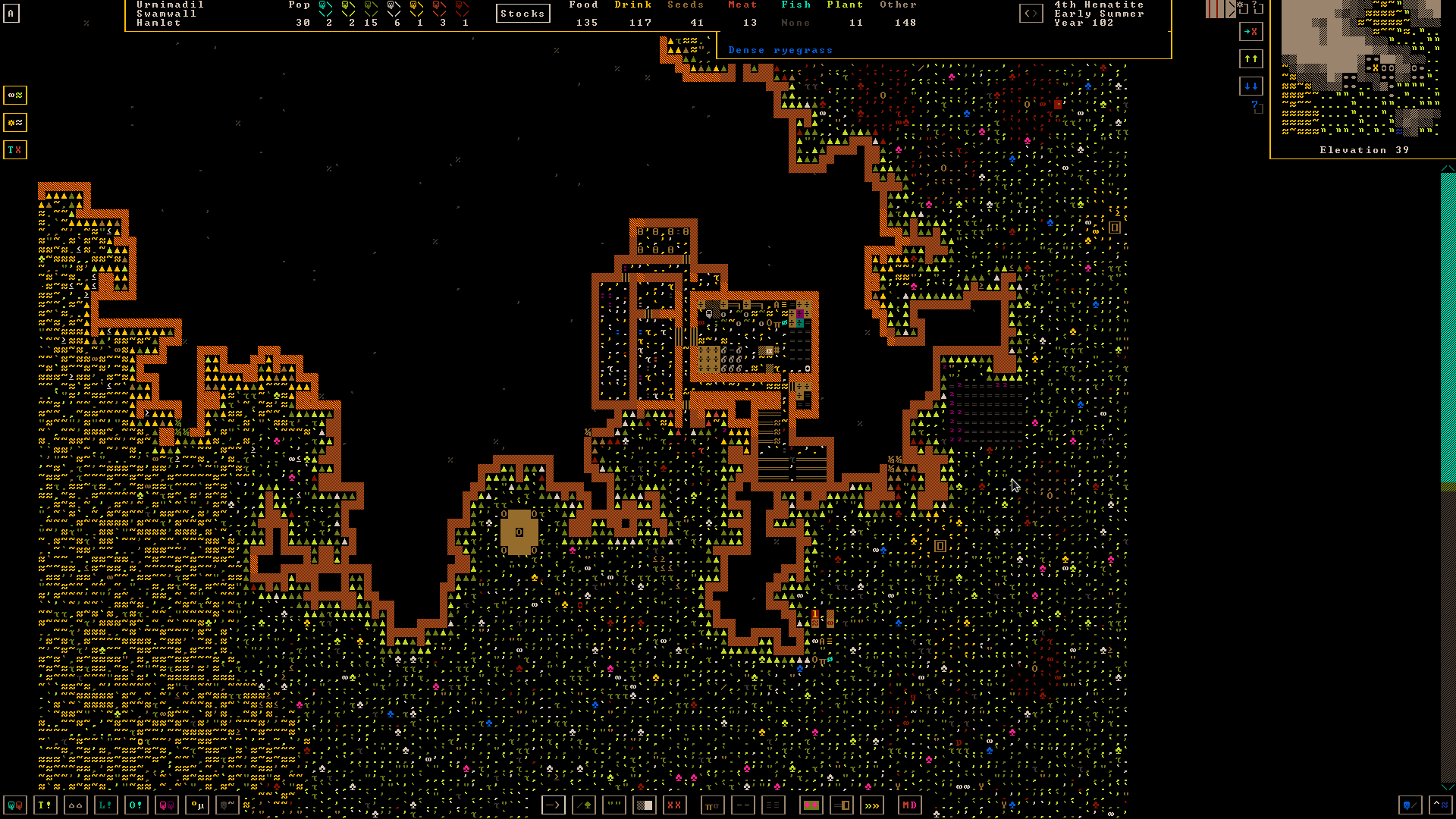
Task: Select the tree-chopping designation tool
Action: [584, 805]
